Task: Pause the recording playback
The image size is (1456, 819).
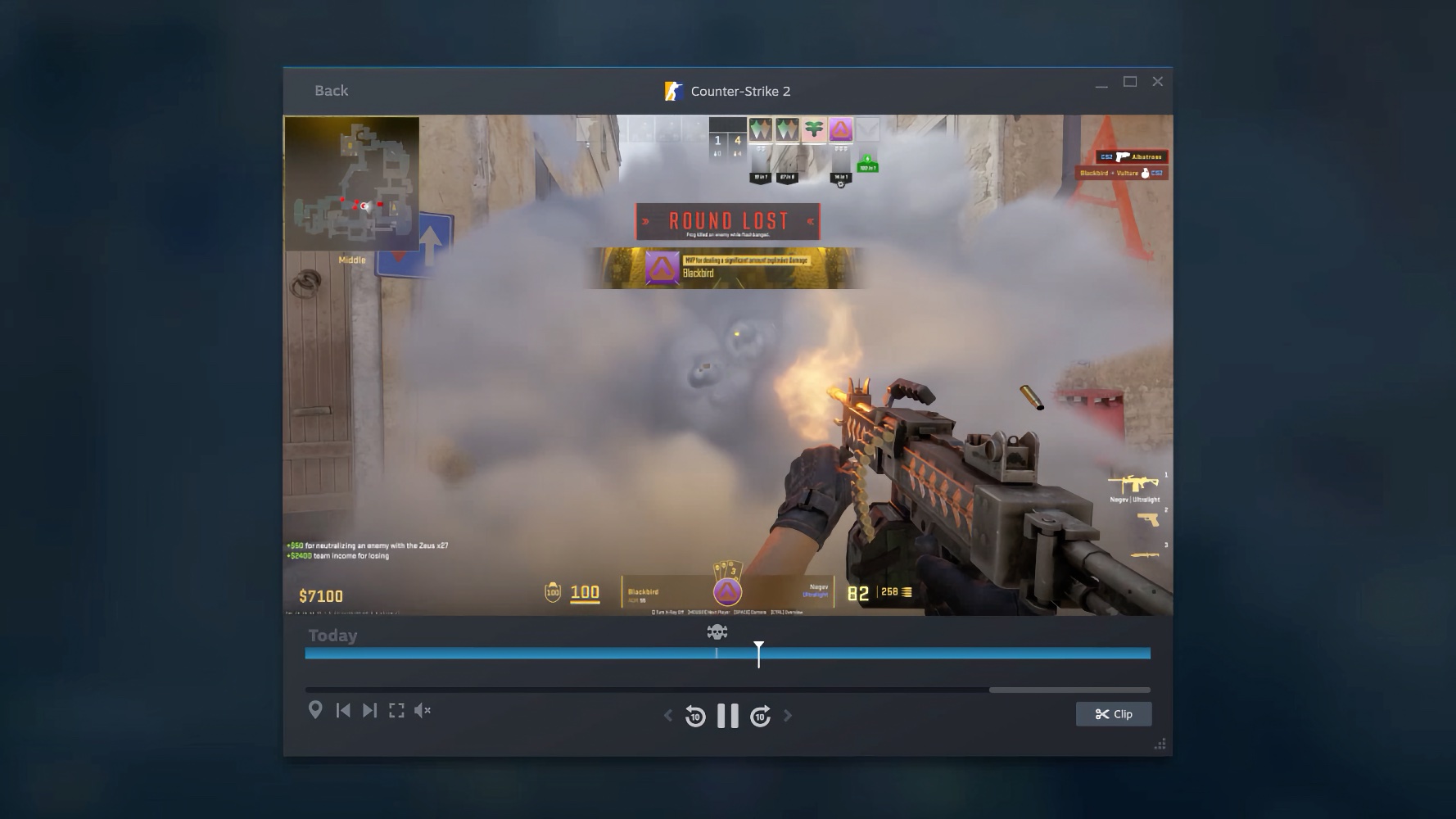Action: [x=727, y=715]
